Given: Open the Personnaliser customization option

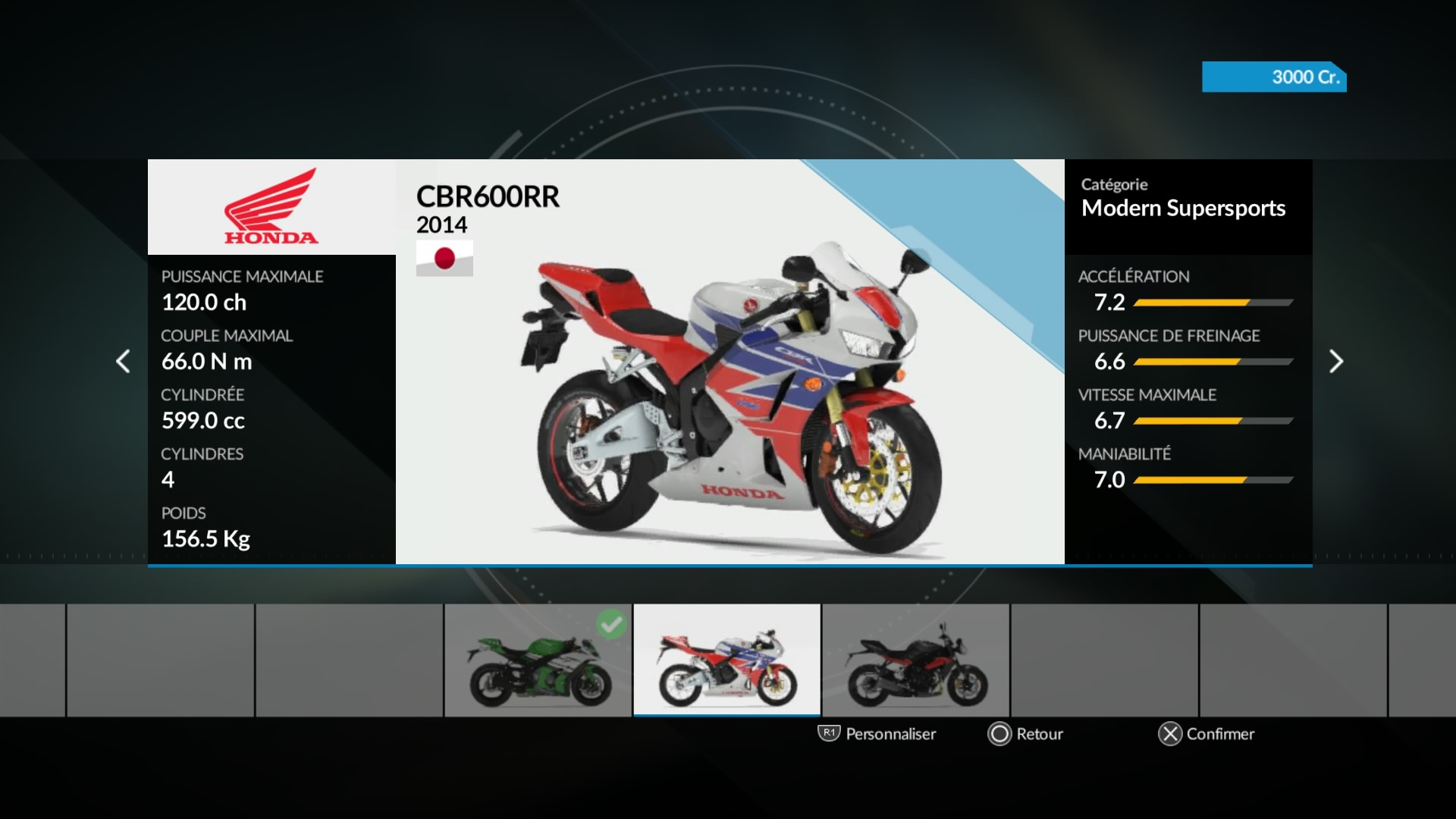Looking at the screenshot, I should click(x=877, y=733).
